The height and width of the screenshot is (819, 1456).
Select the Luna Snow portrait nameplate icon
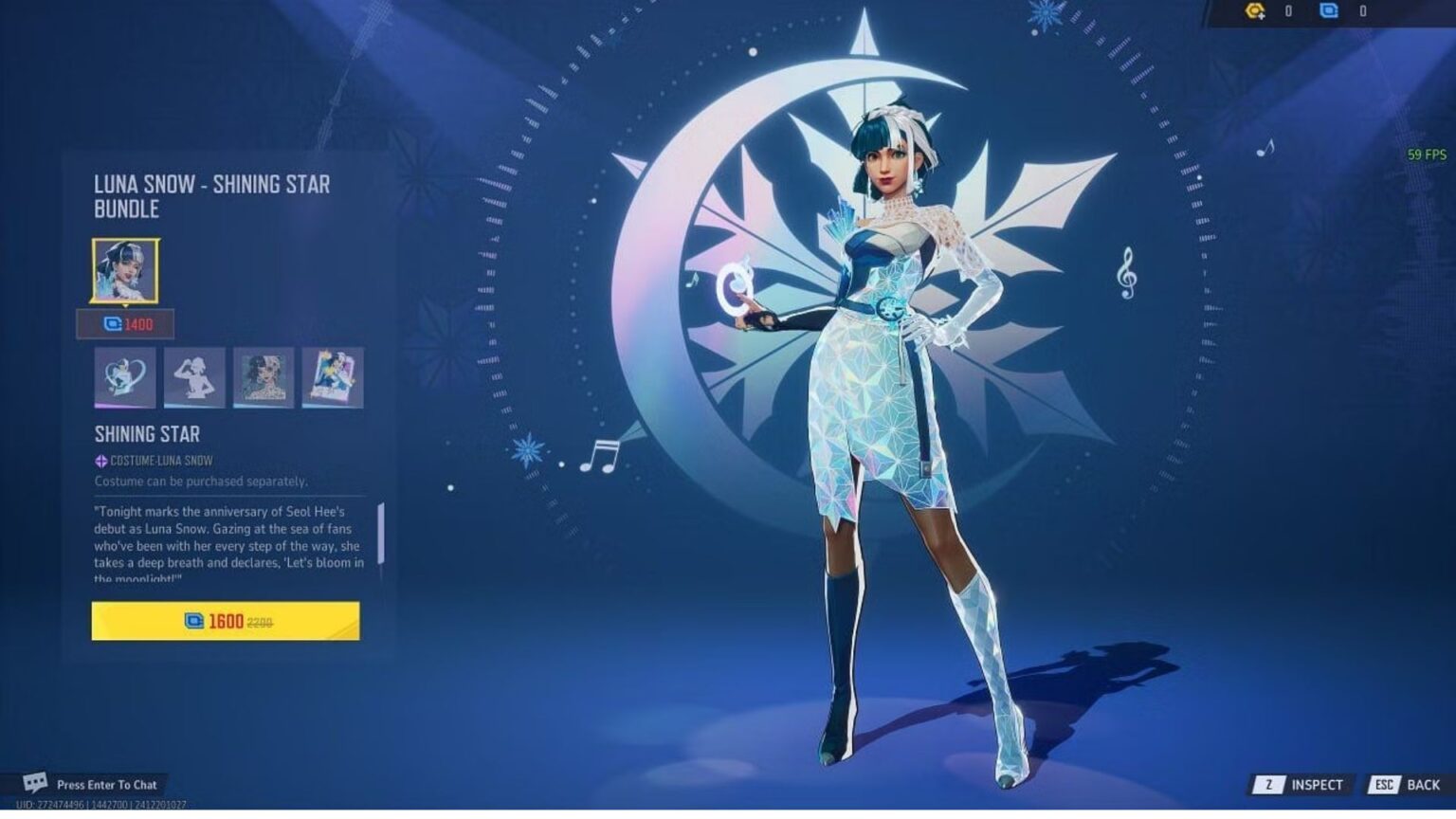click(x=265, y=375)
